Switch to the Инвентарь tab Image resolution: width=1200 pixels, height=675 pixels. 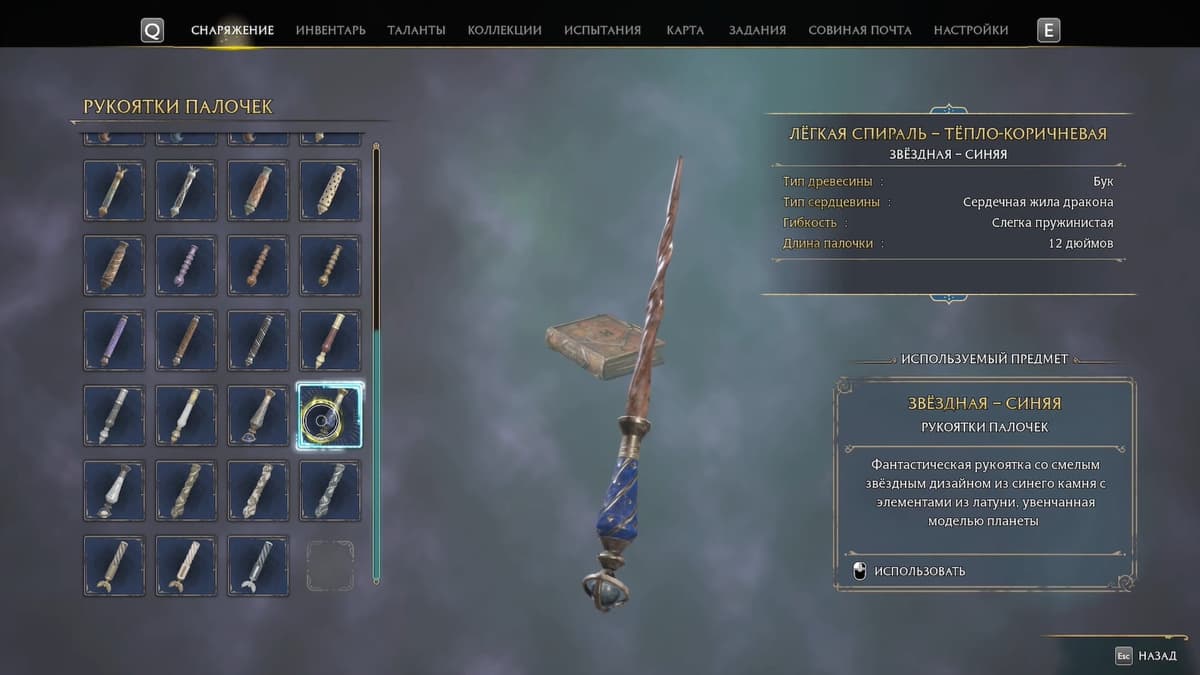(x=330, y=30)
